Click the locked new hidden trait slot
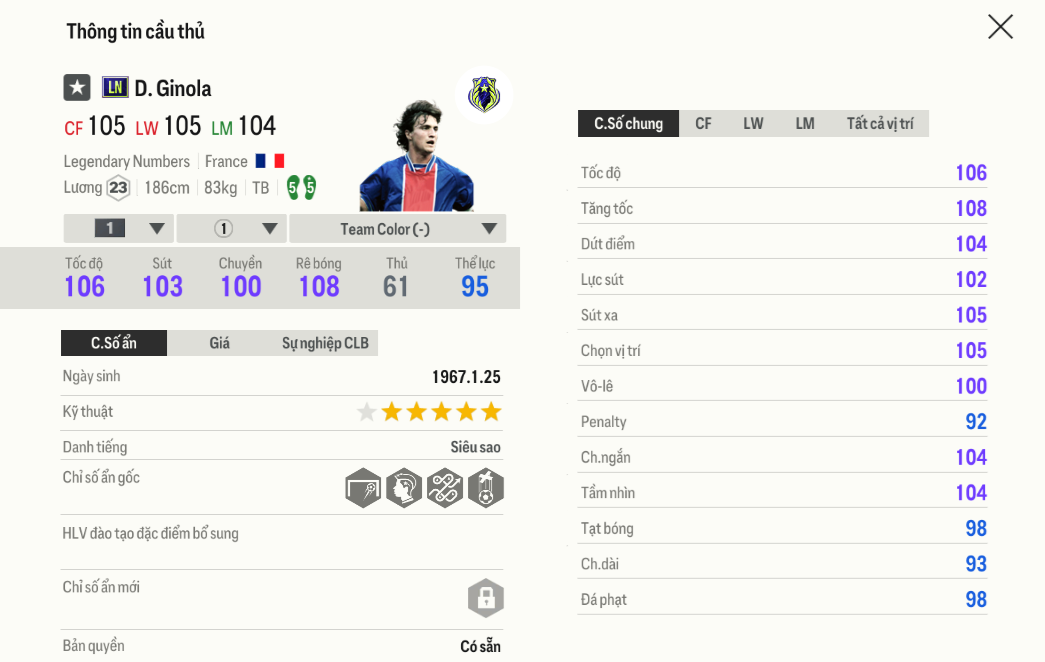Screen dimensions: 1045x662 click(485, 598)
